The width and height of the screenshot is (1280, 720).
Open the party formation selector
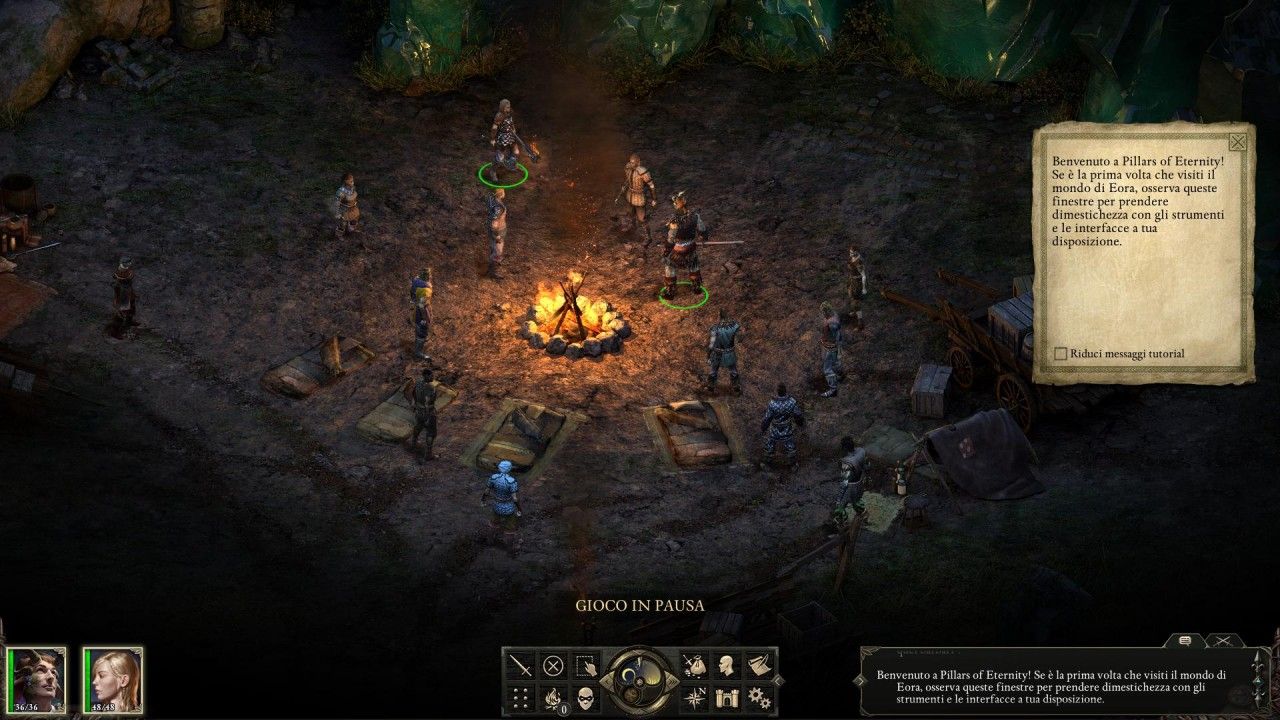[x=520, y=697]
